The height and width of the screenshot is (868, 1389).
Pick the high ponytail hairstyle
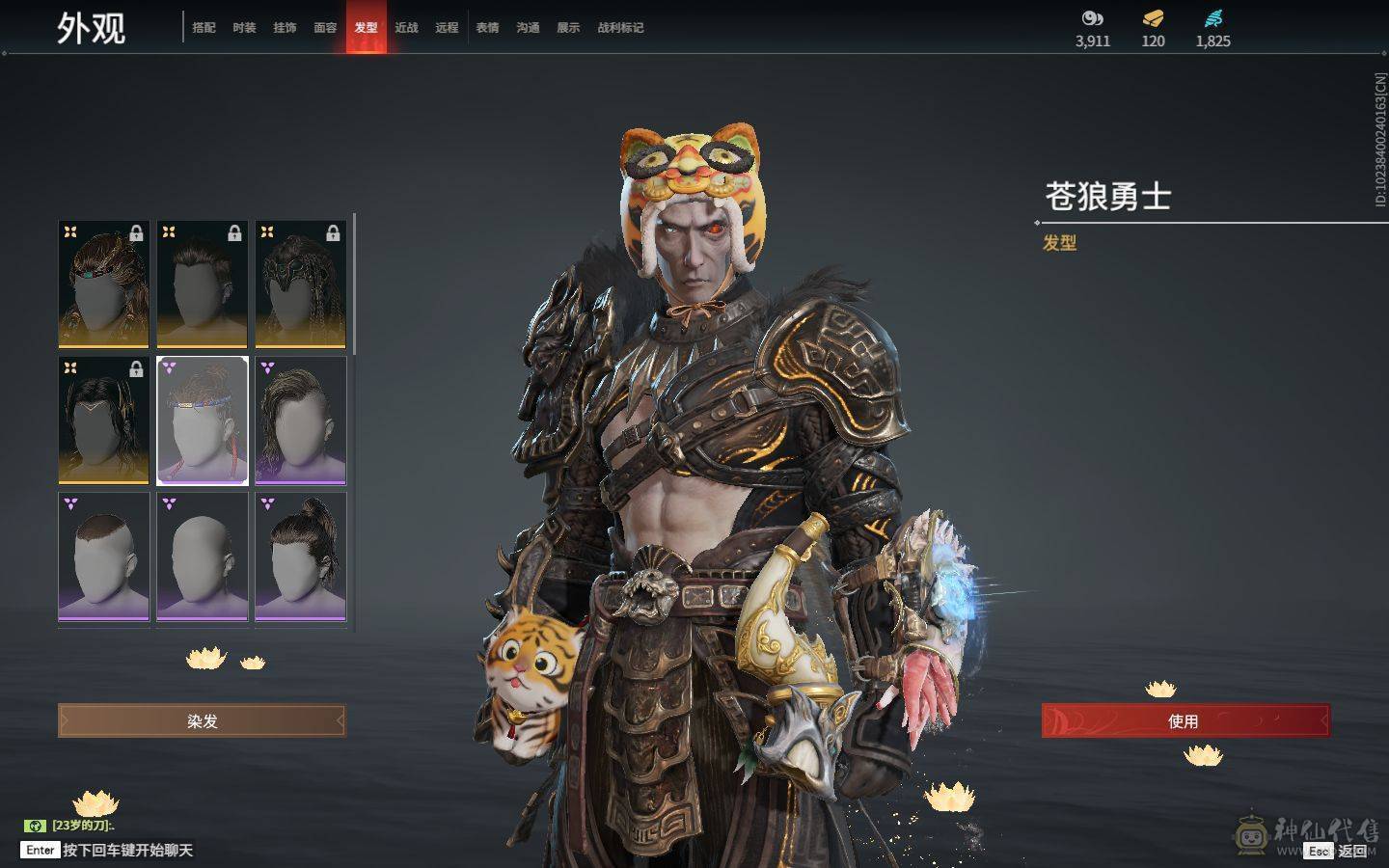(300, 556)
